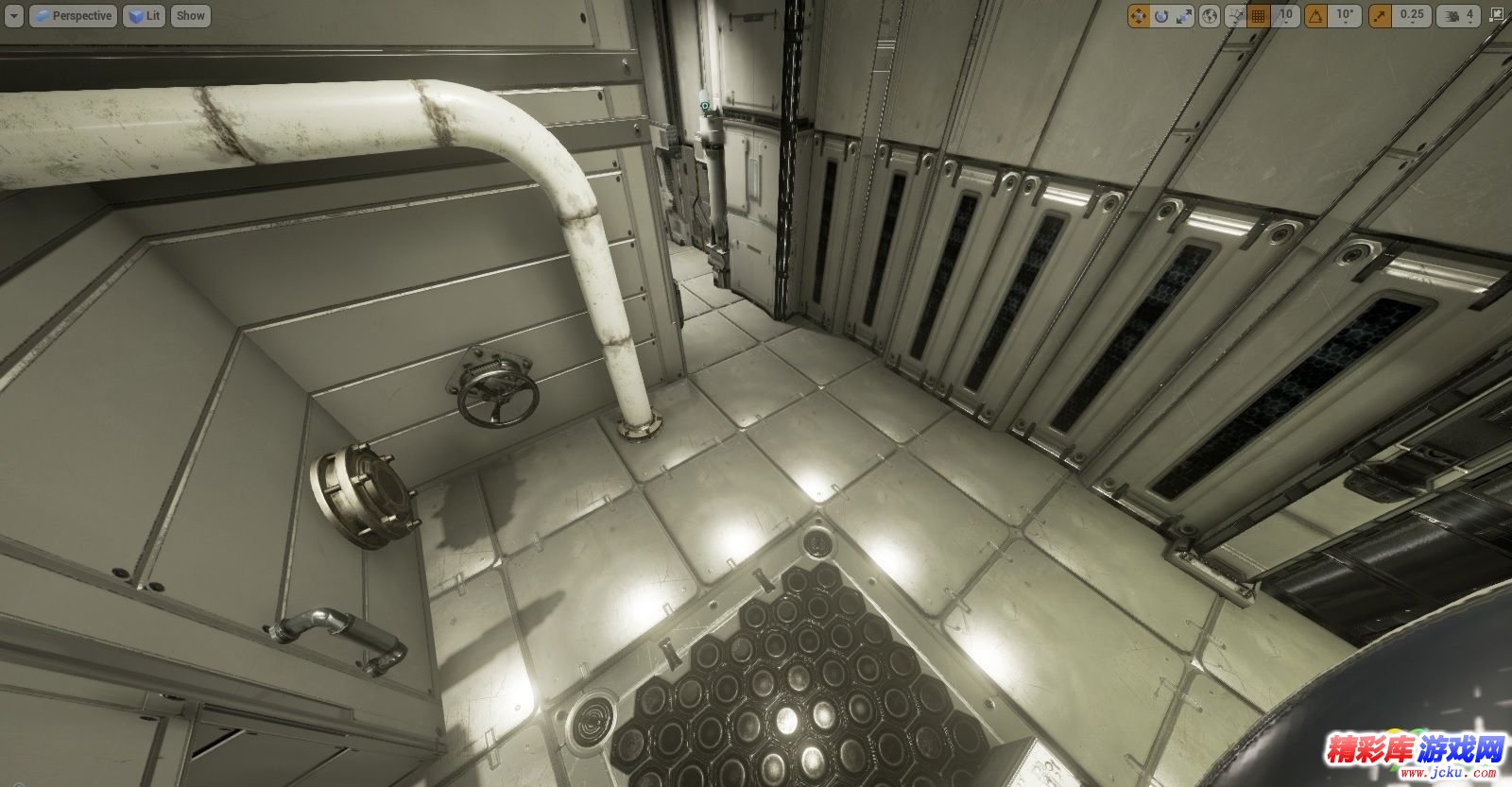Image resolution: width=1512 pixels, height=787 pixels.
Task: Select the scale gizmo tool
Action: [1184, 16]
